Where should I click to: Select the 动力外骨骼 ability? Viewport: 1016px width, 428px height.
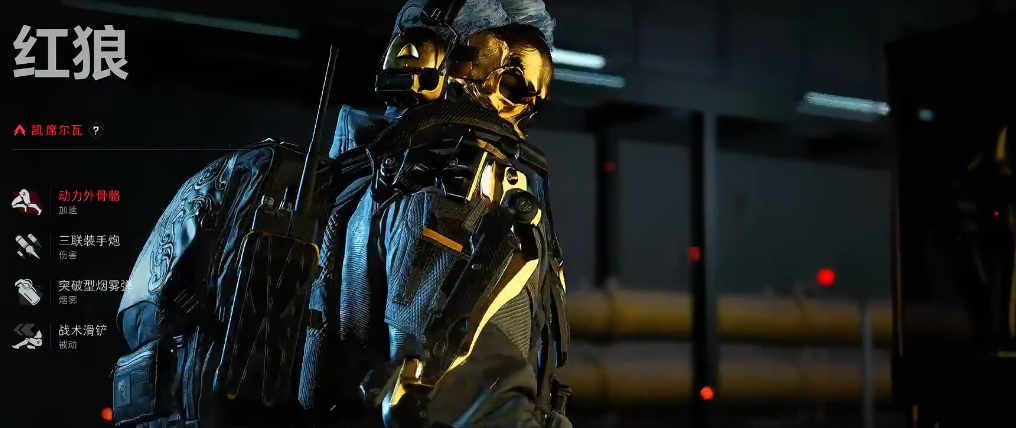[88, 196]
